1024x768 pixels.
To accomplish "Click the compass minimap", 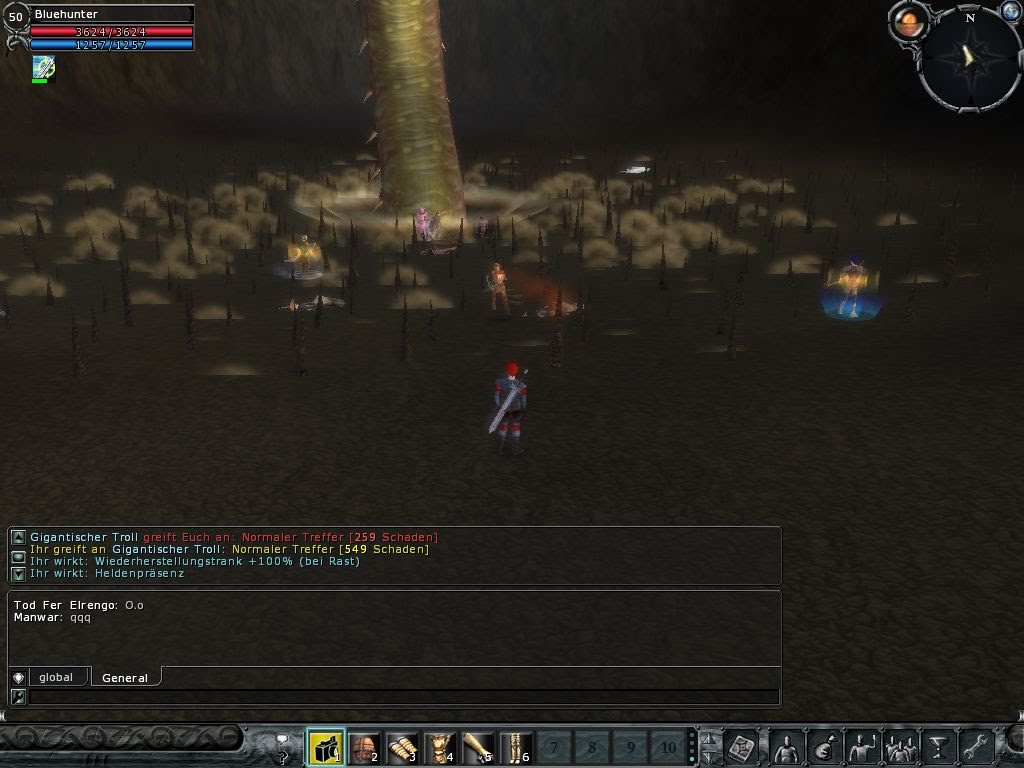I will coord(969,58).
